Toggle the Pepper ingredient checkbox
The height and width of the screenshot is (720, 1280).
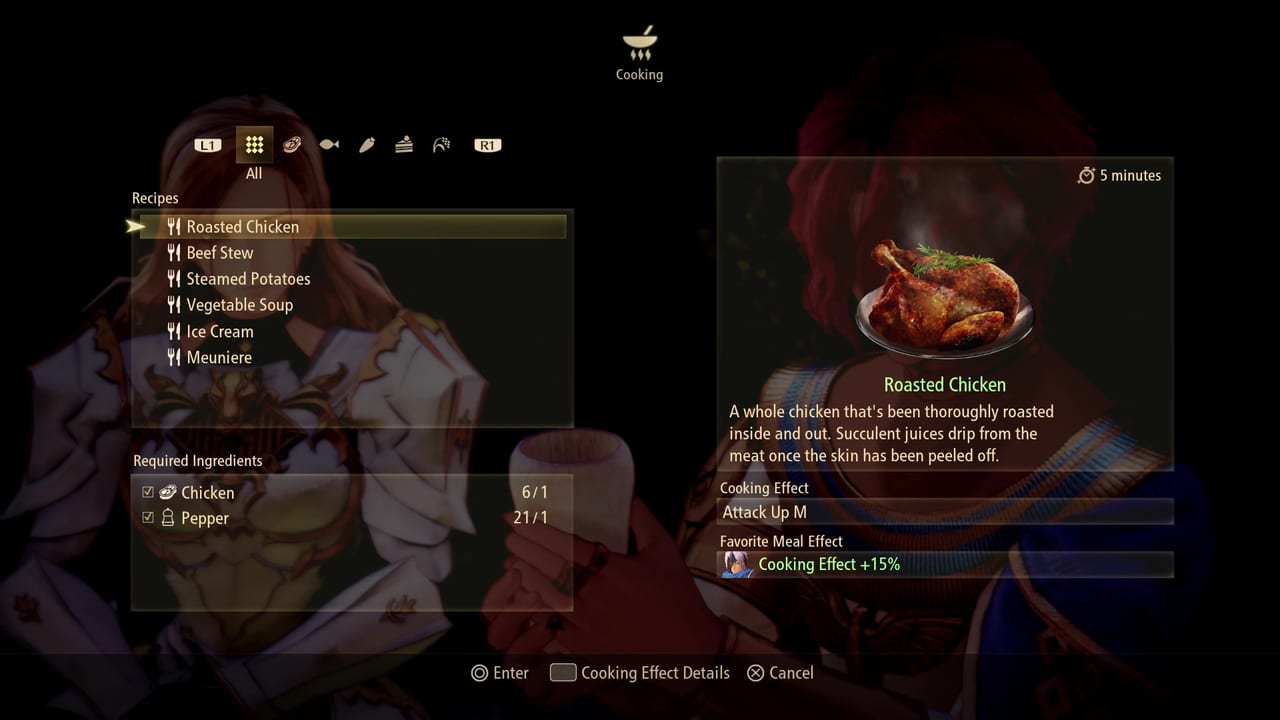(147, 518)
